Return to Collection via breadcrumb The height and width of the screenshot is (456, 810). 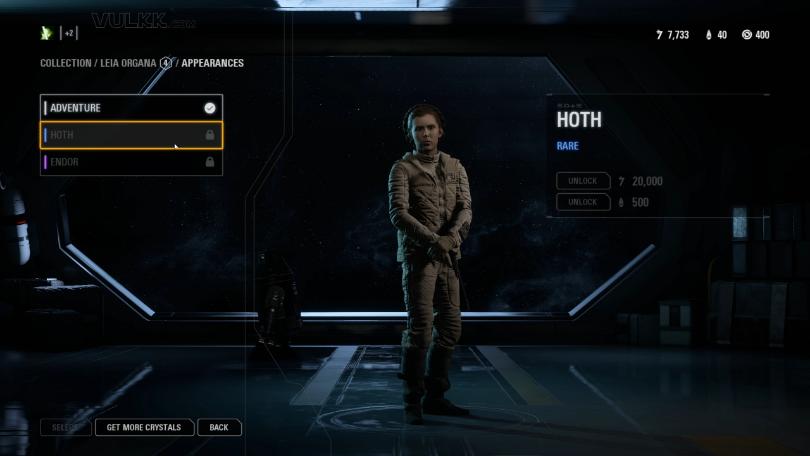[x=65, y=63]
